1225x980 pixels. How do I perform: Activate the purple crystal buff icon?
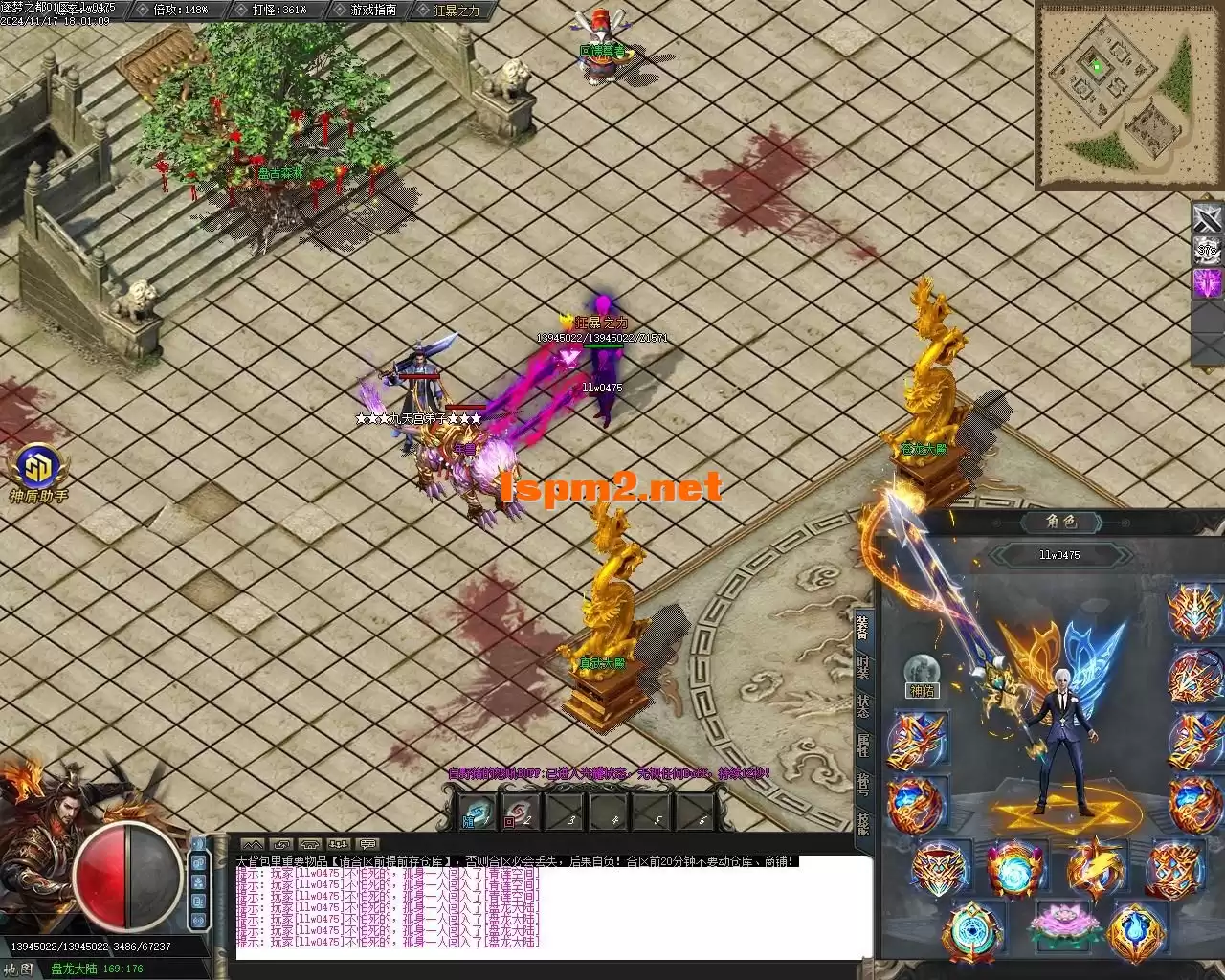point(1208,283)
